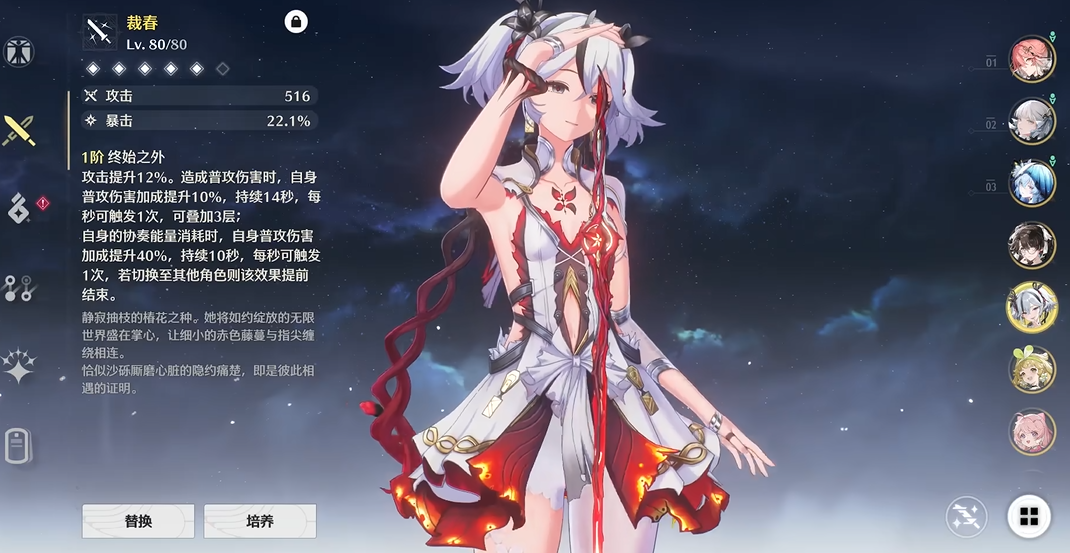Switch to the skill tree nodes tab
This screenshot has height=553, width=1070.
coord(18,288)
